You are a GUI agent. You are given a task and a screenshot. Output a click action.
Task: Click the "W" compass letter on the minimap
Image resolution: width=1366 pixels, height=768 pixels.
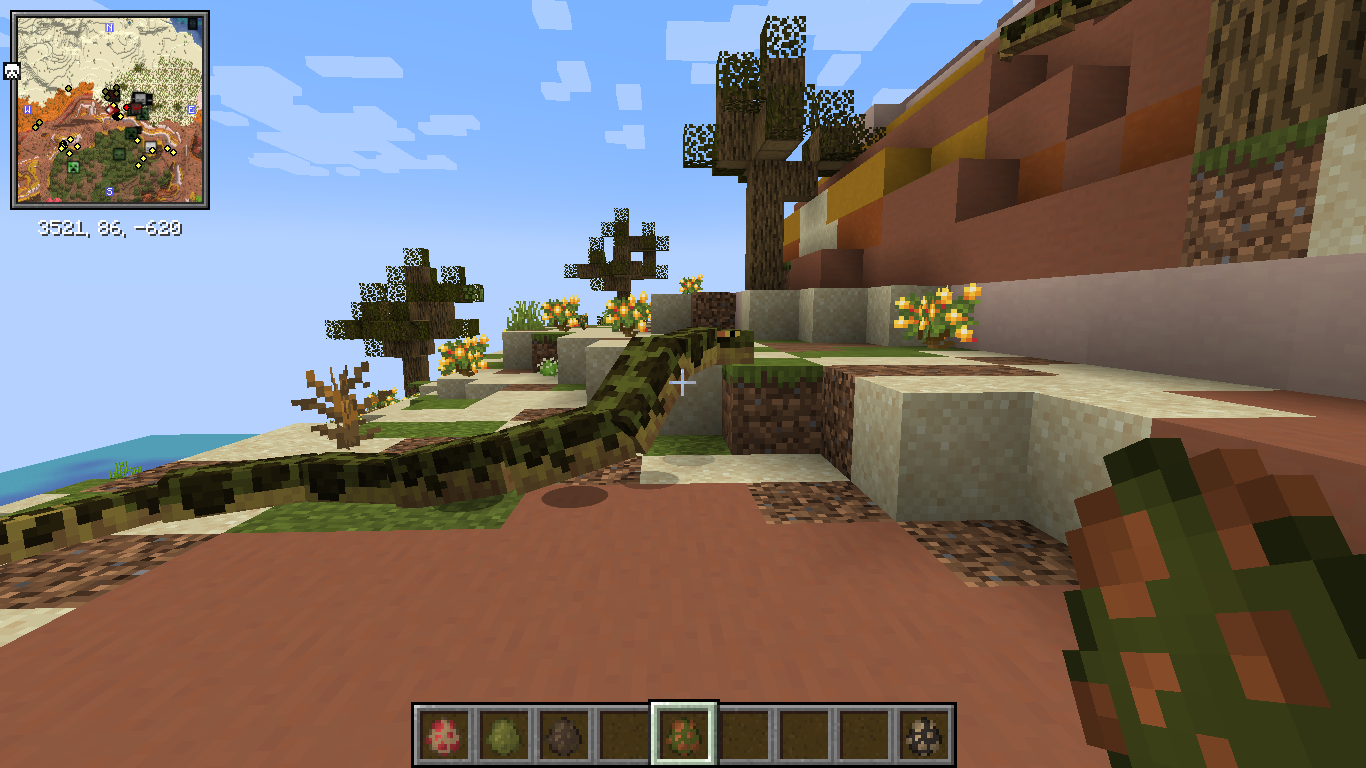click(27, 109)
